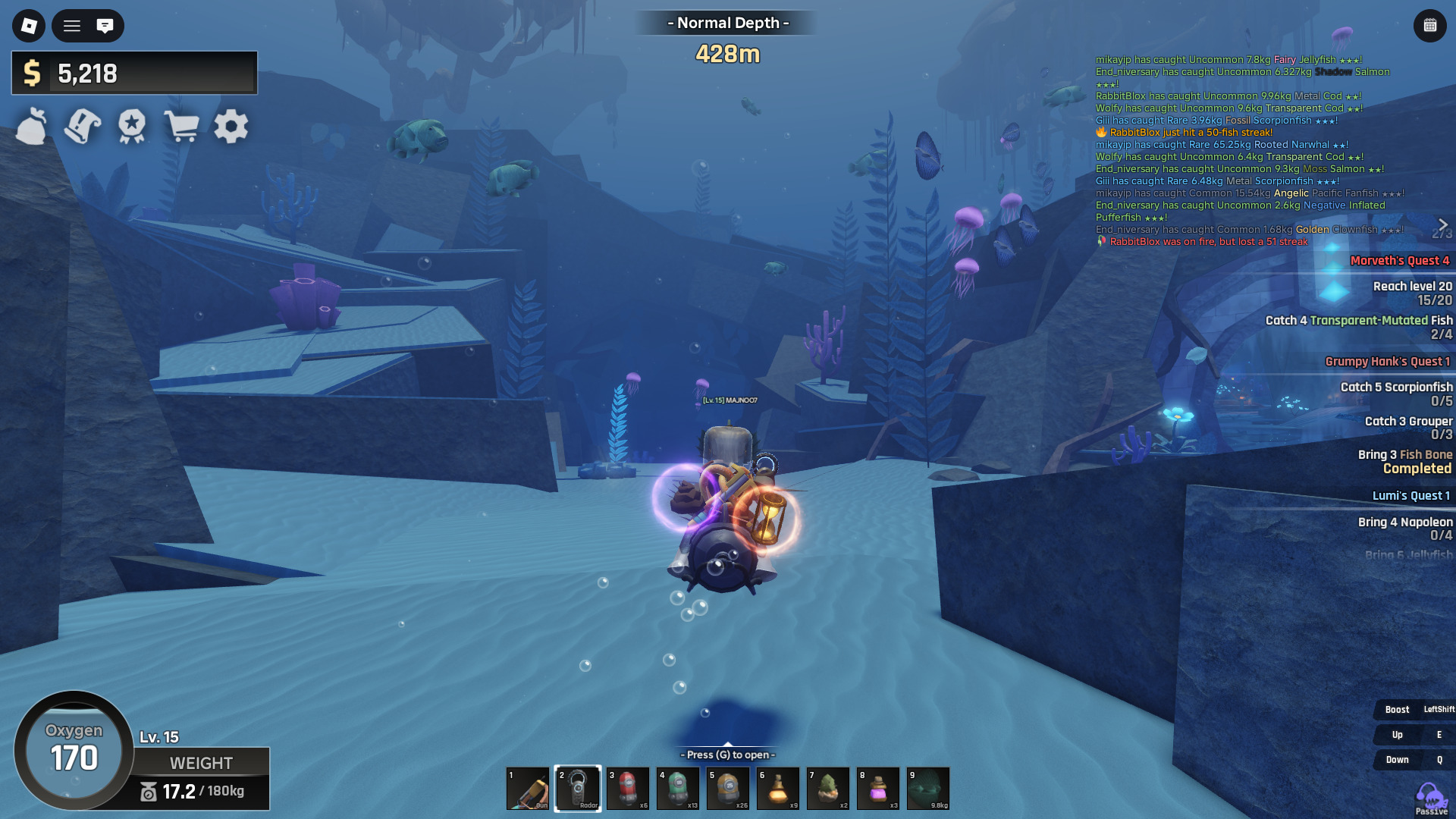Open the Roblox logo menu
1456x819 pixels.
click(x=29, y=26)
